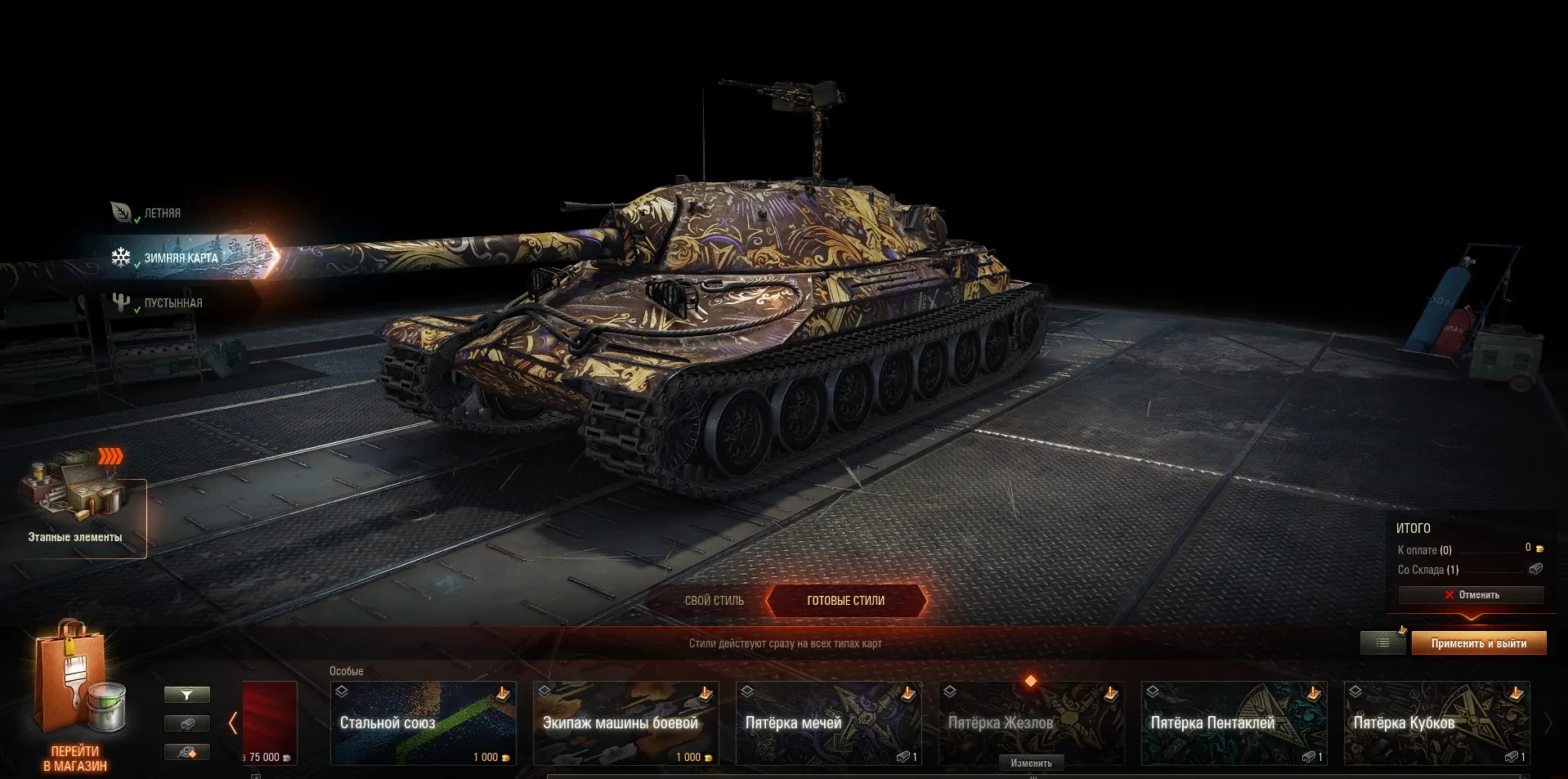1568x779 pixels.
Task: Select the Зимняя карта (winter) map option
Action: point(180,257)
